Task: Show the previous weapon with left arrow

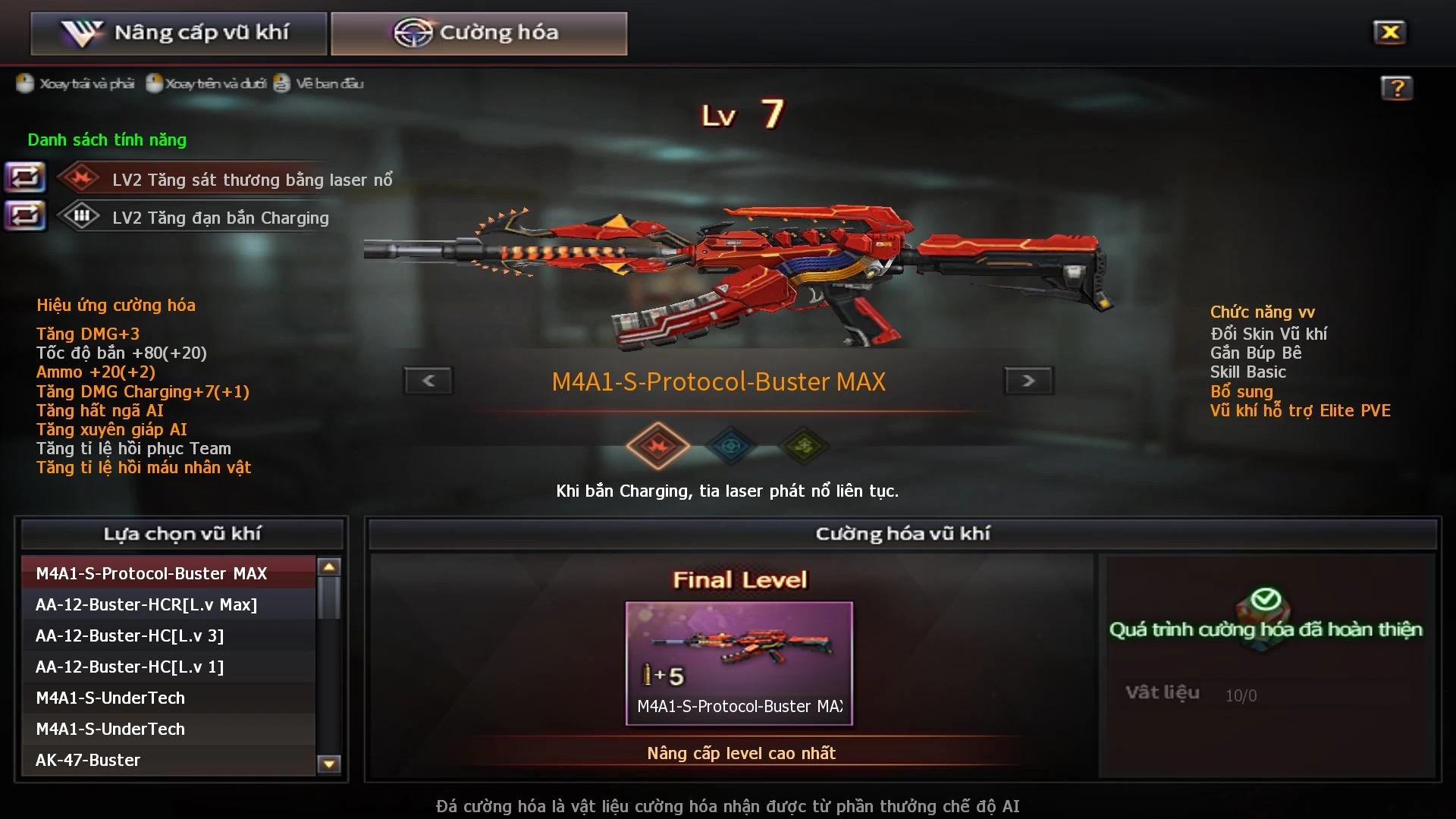Action: tap(428, 381)
